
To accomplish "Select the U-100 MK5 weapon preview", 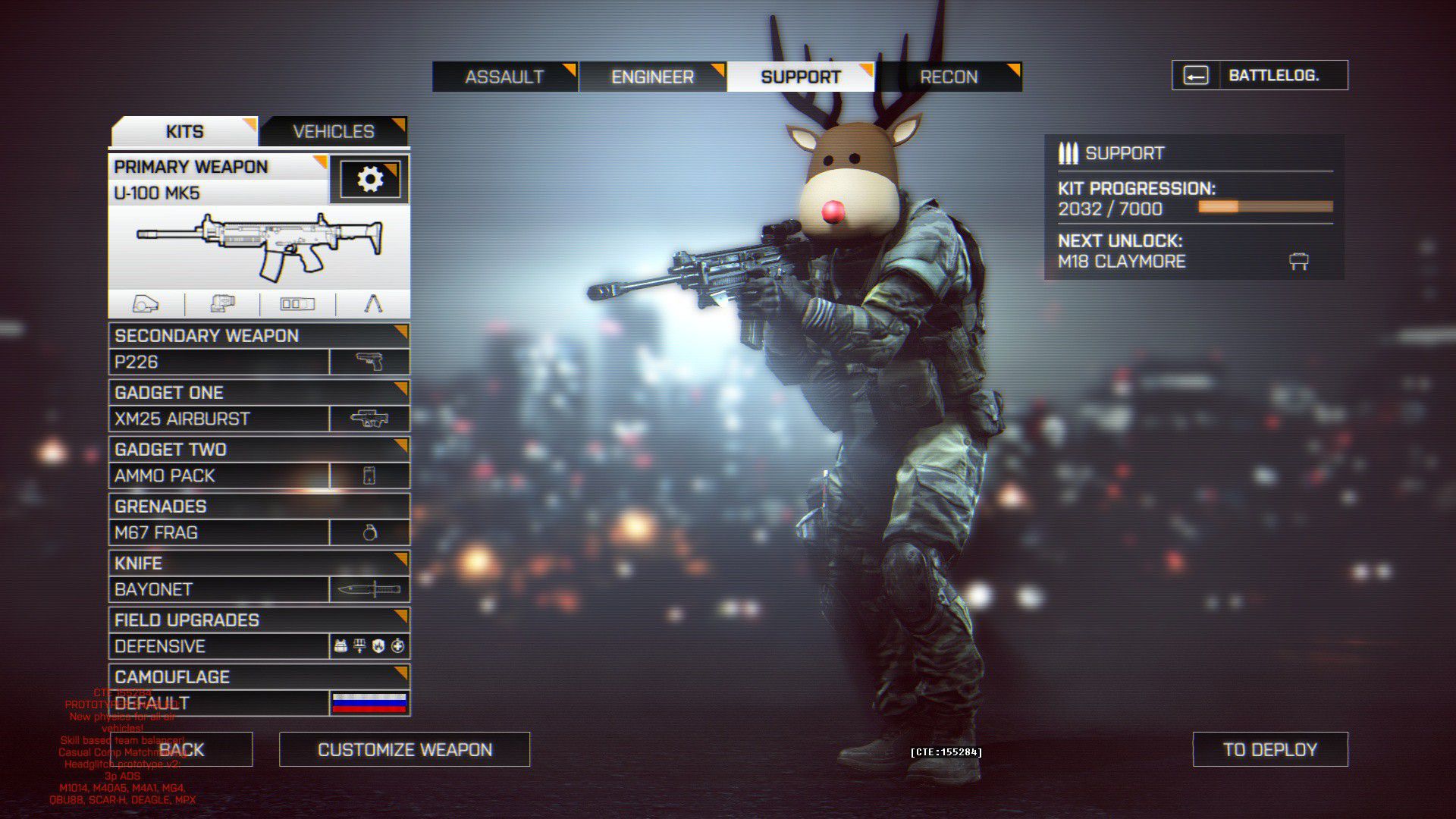I will coord(259,246).
